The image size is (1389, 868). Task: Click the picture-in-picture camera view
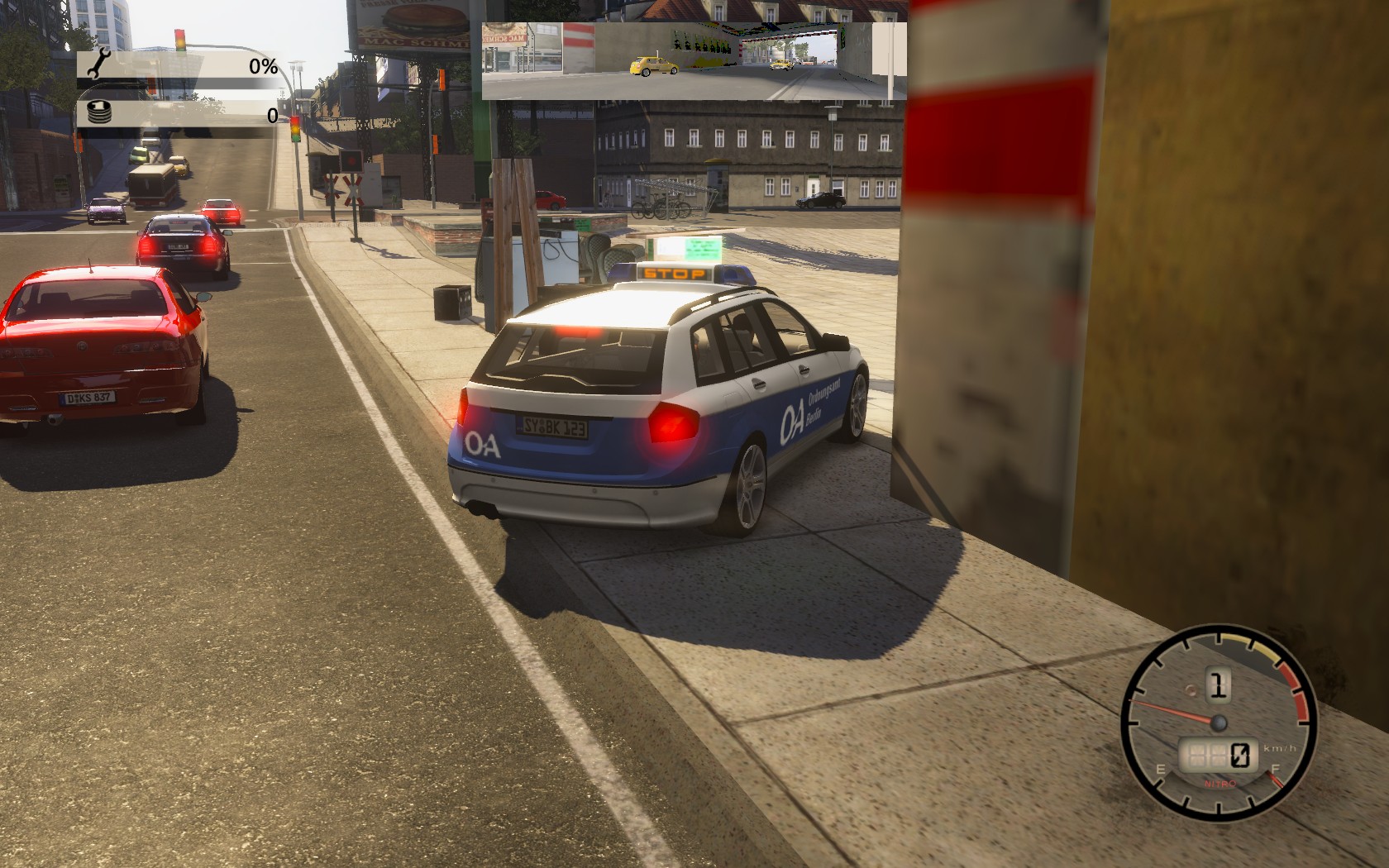click(x=694, y=61)
